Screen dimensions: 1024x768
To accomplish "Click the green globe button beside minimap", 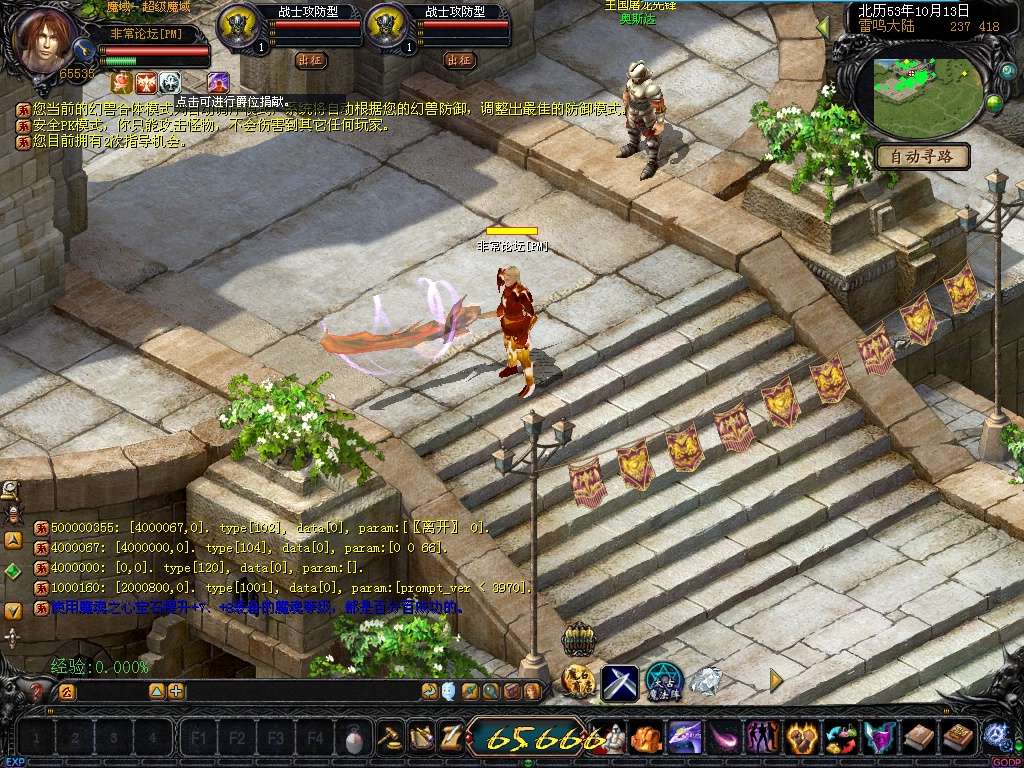I will pyautogui.click(x=993, y=102).
